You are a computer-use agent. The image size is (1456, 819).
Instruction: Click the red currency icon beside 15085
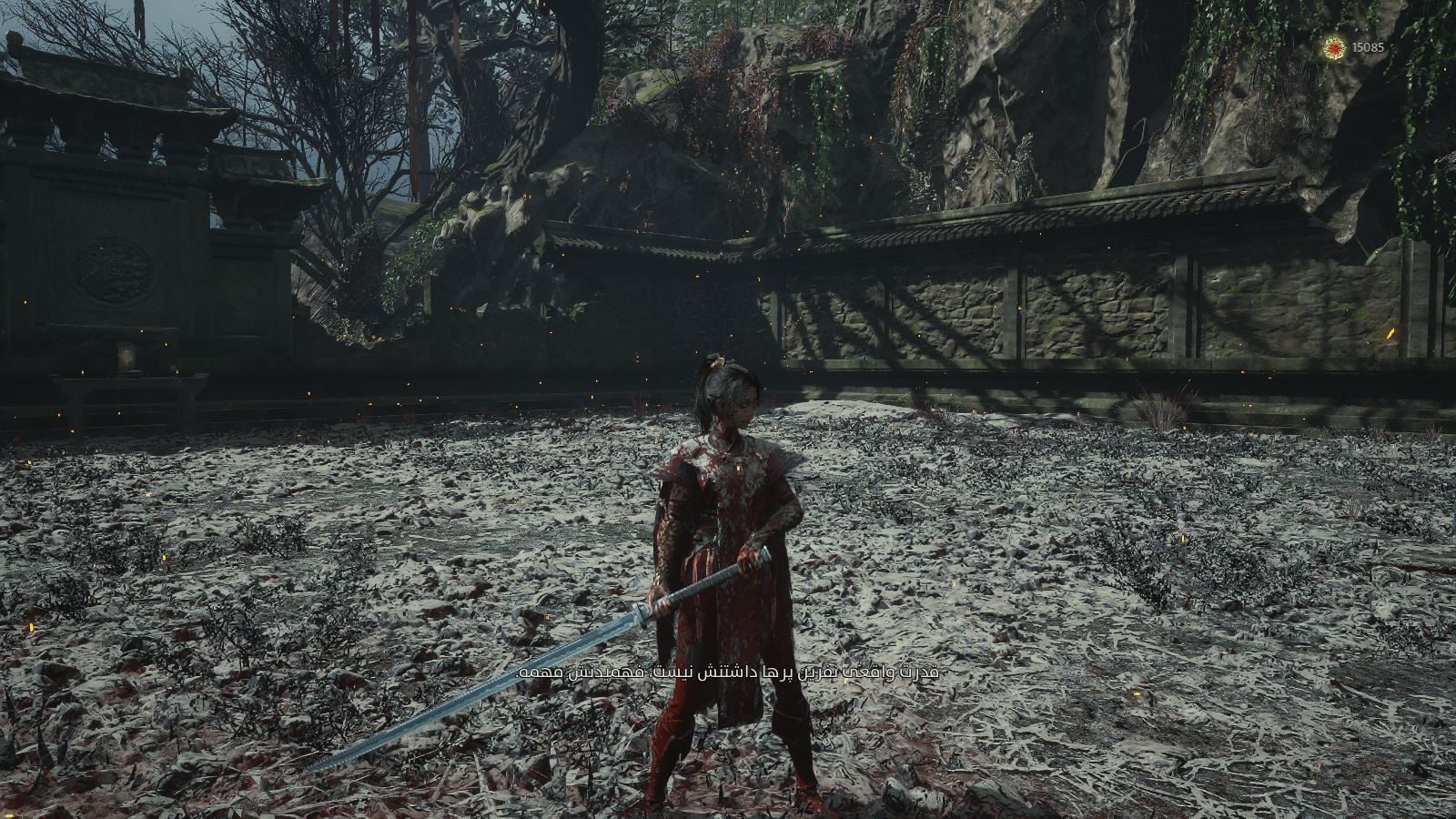[1335, 46]
